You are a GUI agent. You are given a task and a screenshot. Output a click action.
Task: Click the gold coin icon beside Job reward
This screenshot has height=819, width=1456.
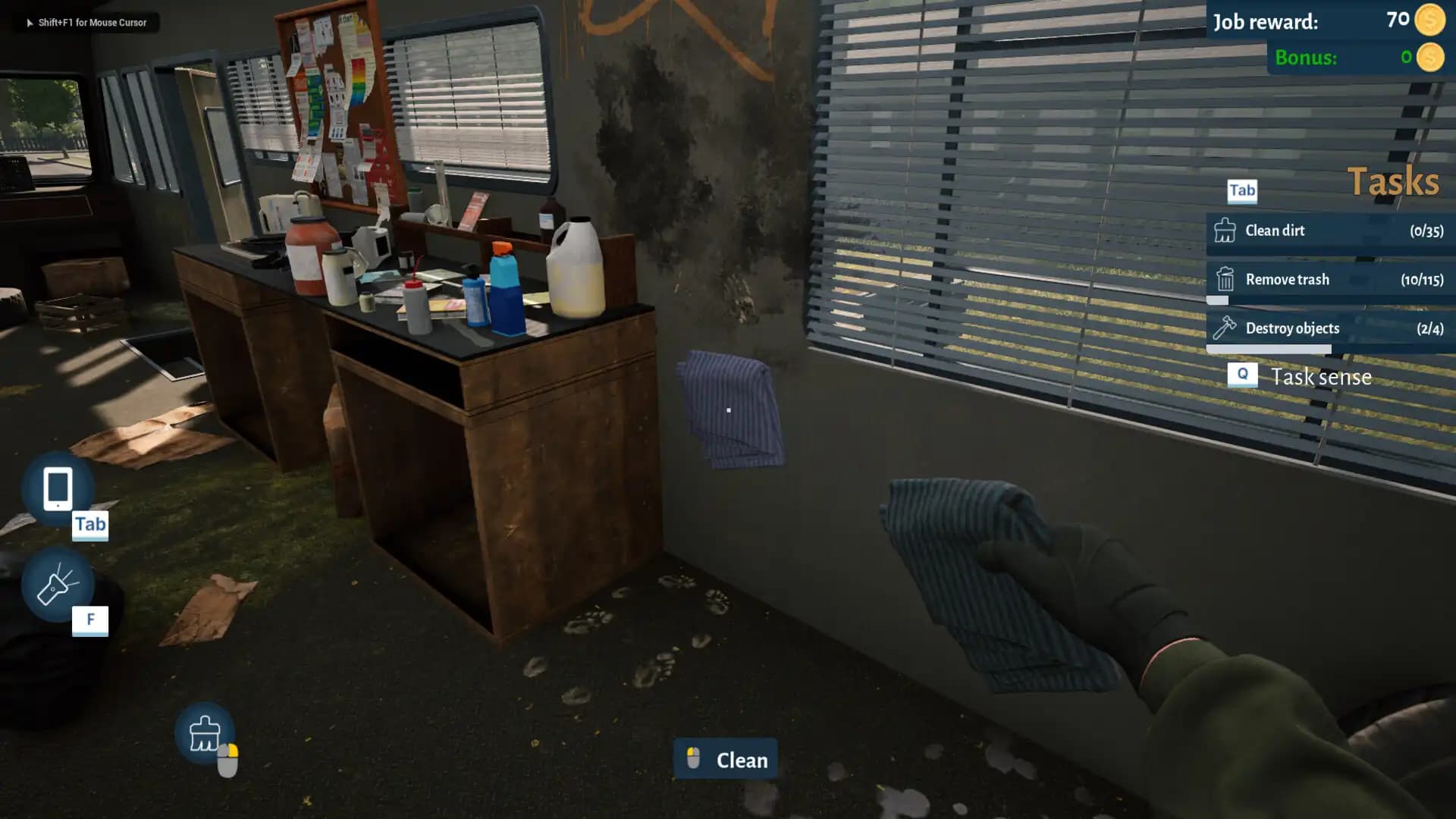1429,22
